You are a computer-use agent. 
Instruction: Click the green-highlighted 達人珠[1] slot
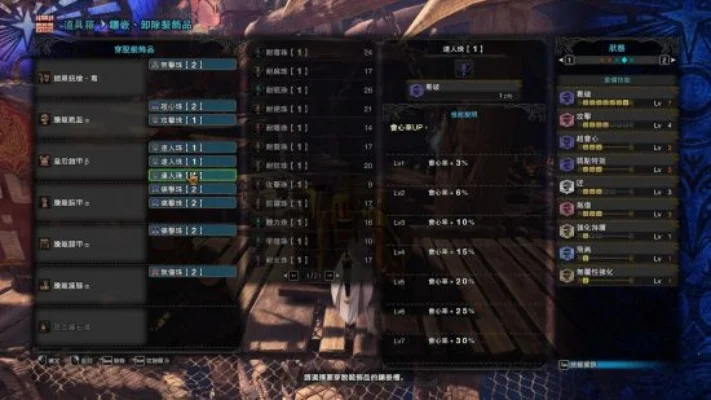point(192,175)
